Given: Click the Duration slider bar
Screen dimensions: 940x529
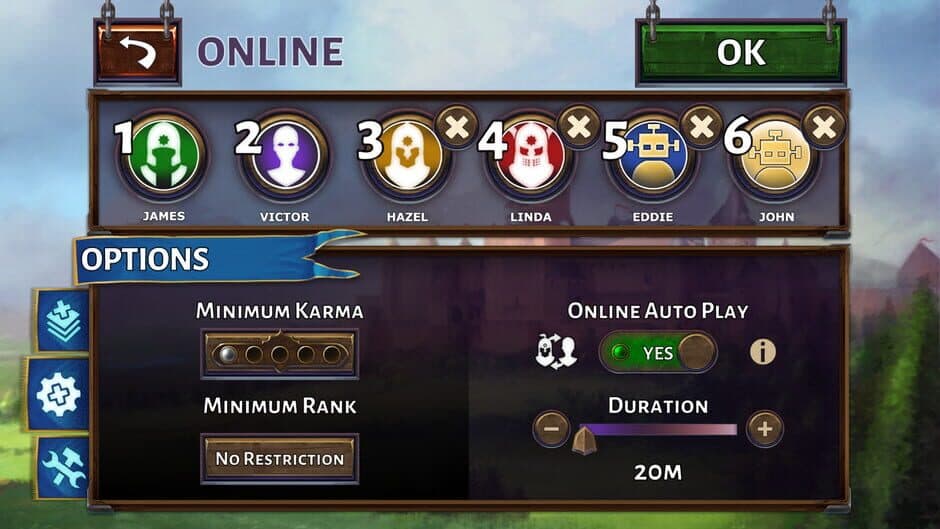Looking at the screenshot, I should pos(658,430).
